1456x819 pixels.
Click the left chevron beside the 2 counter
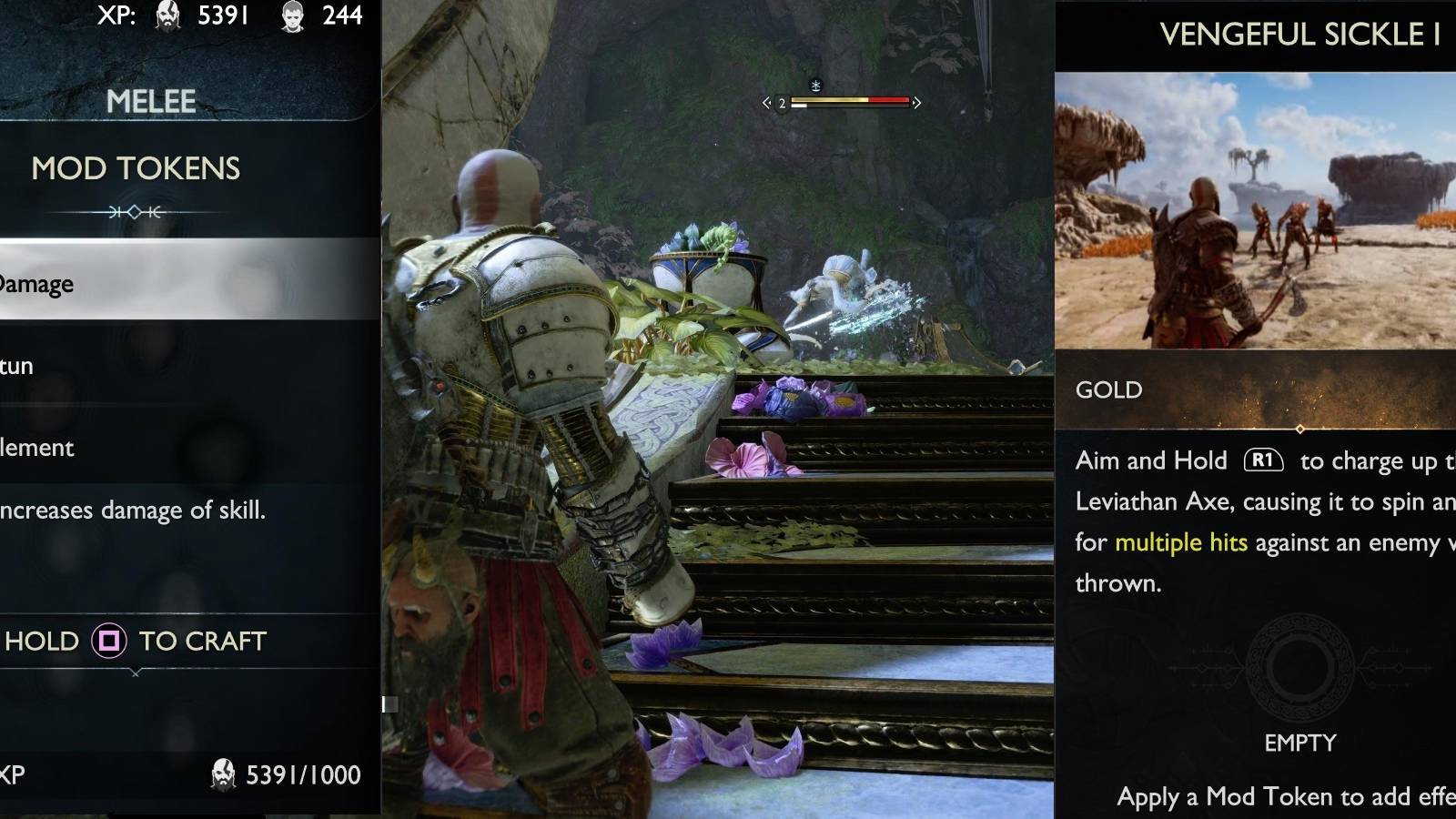[x=766, y=103]
